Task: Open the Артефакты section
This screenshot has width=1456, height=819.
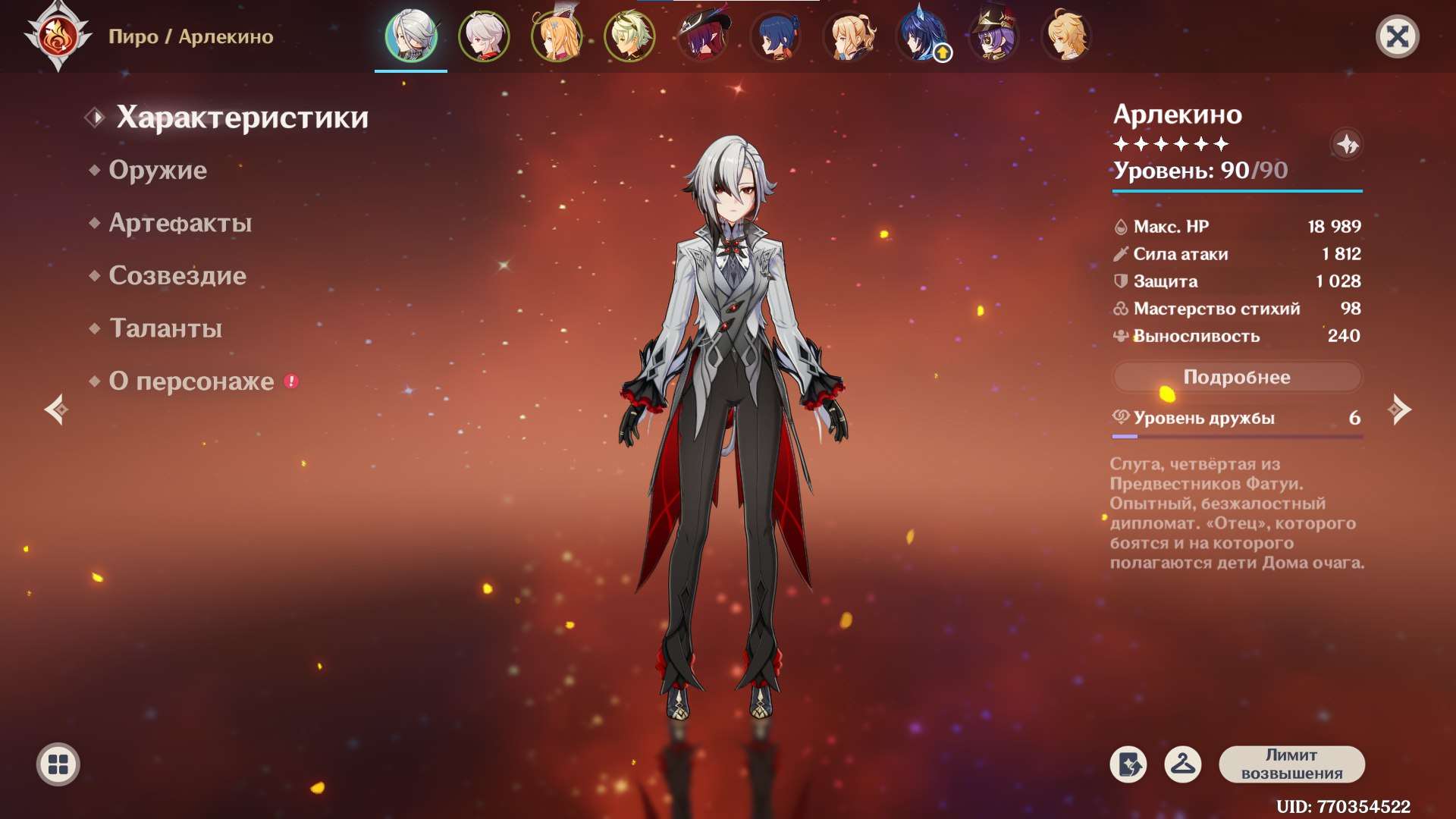Action: pyautogui.click(x=180, y=223)
